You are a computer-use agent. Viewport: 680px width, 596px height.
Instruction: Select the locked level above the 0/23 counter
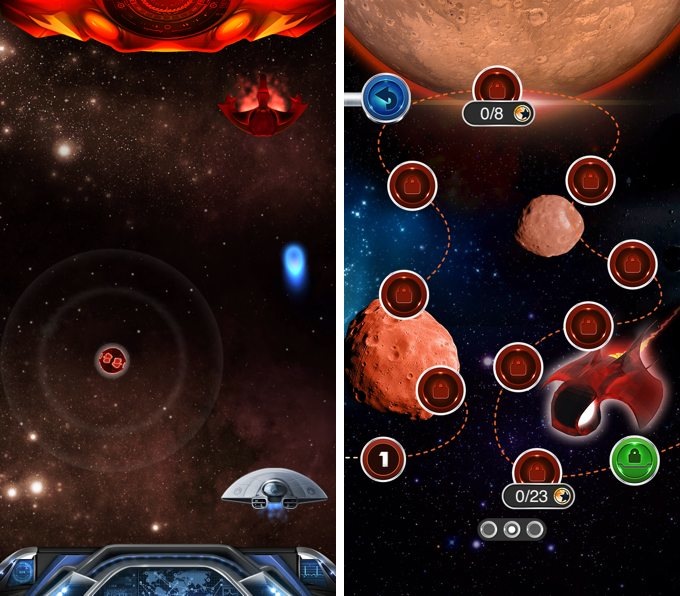click(x=537, y=468)
